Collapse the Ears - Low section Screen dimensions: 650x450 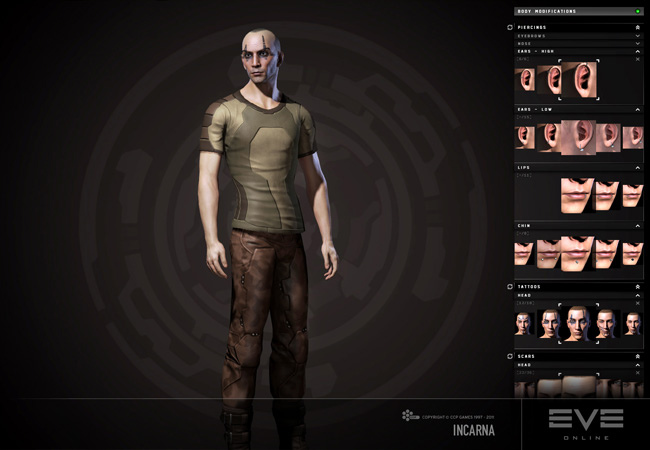tap(637, 108)
